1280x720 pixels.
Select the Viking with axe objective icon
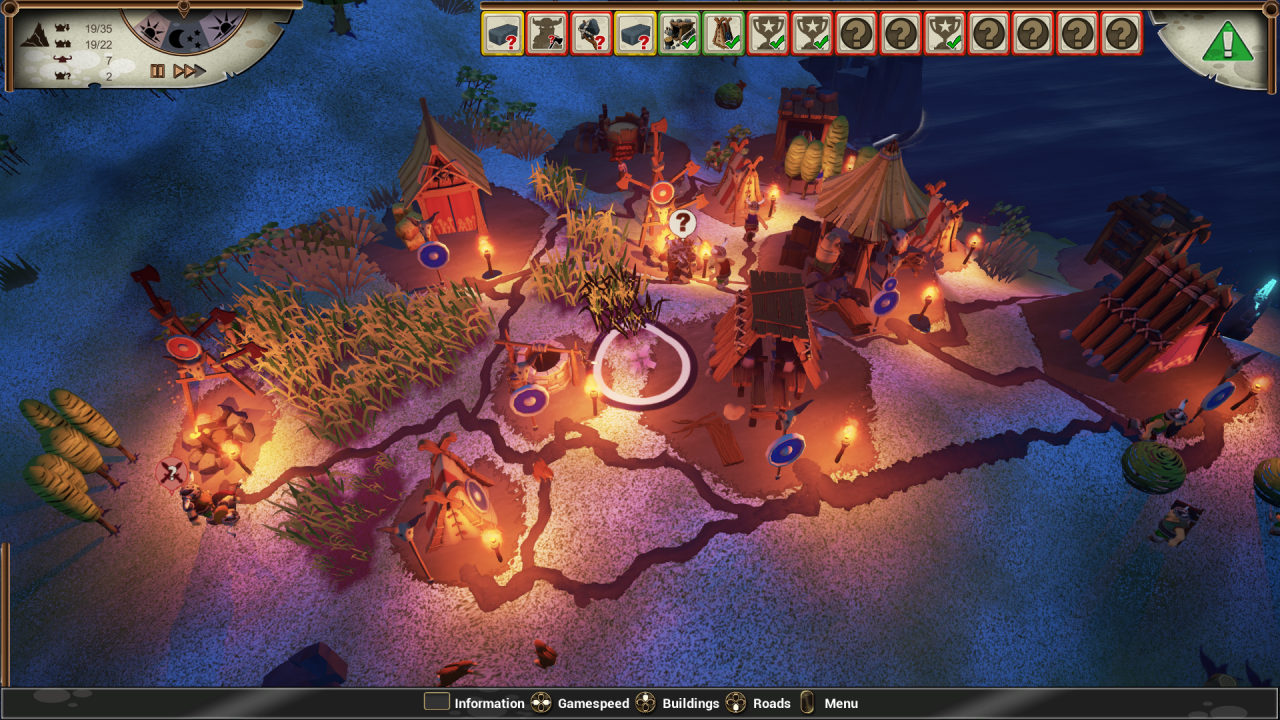[547, 33]
